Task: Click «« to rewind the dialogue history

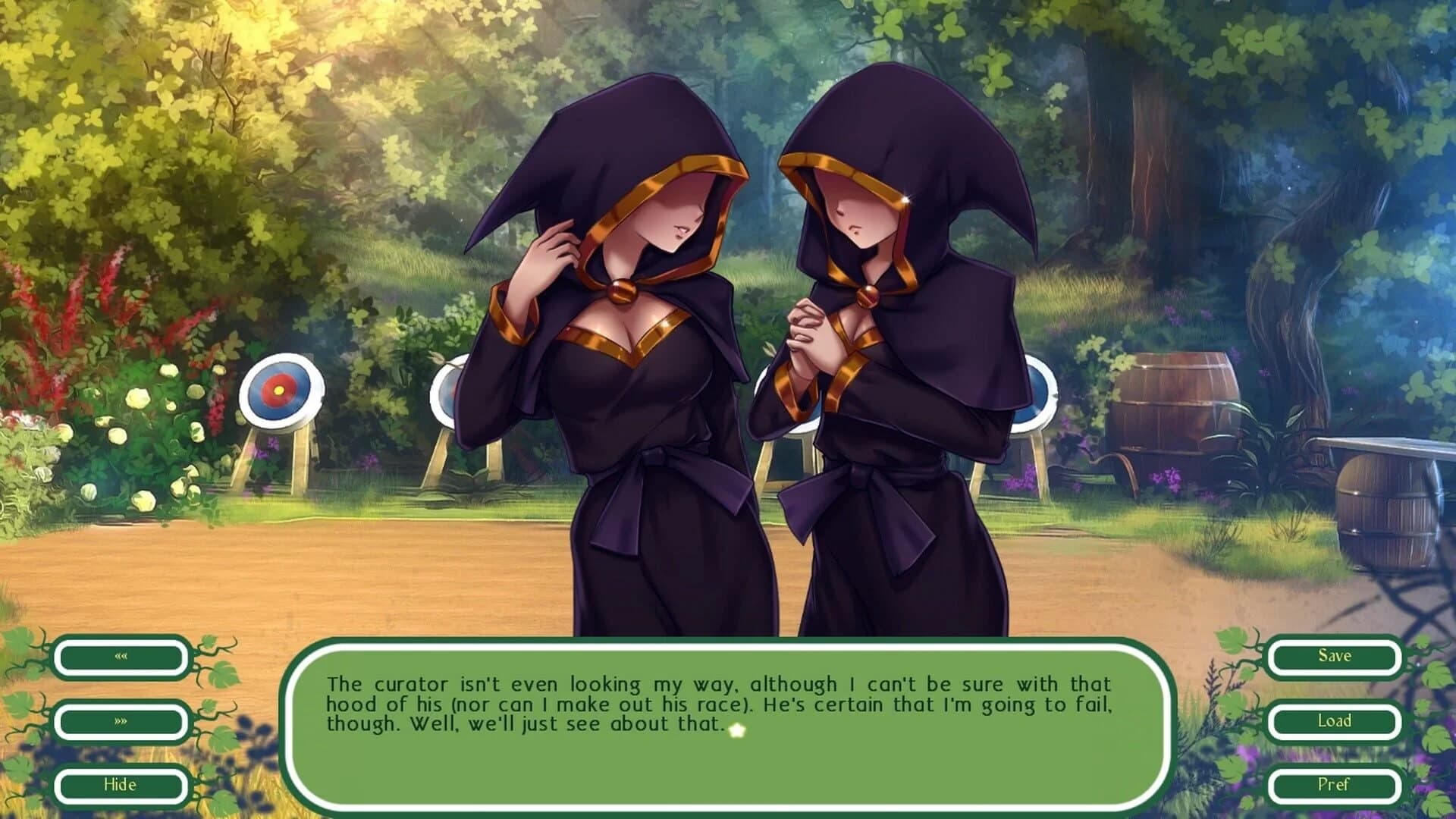Action: pos(120,657)
